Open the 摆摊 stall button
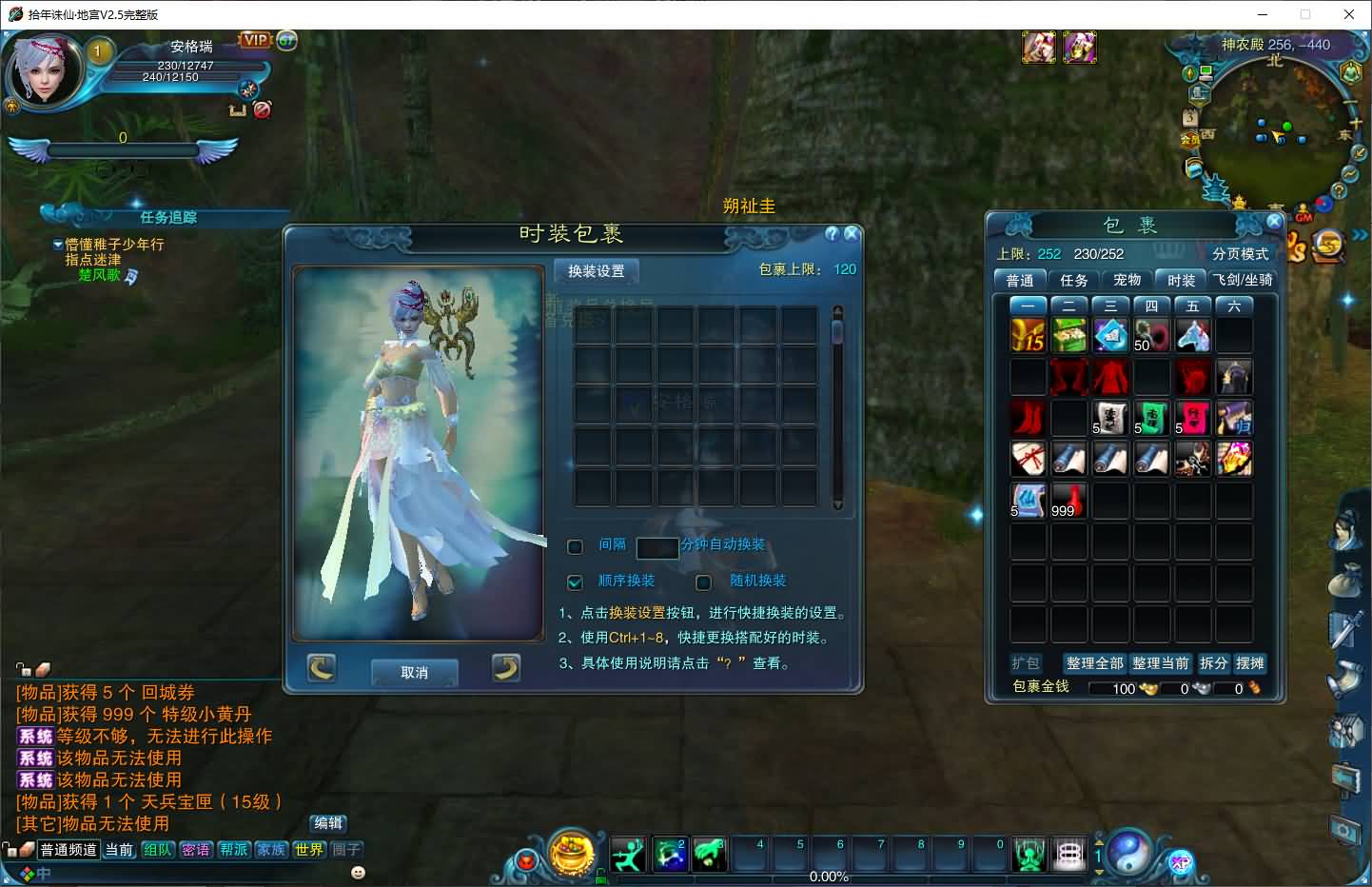 (1249, 663)
